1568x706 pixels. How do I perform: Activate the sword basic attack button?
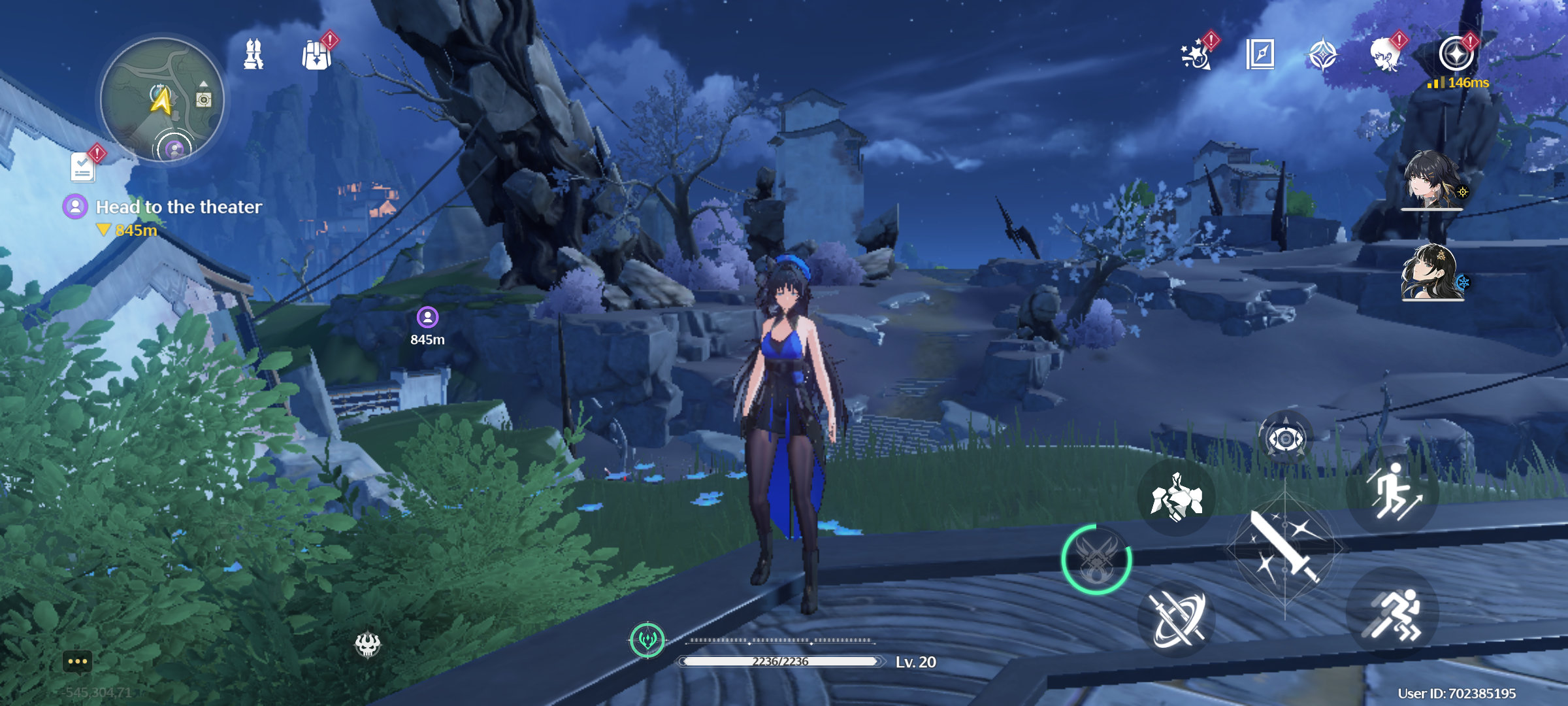coord(1284,548)
